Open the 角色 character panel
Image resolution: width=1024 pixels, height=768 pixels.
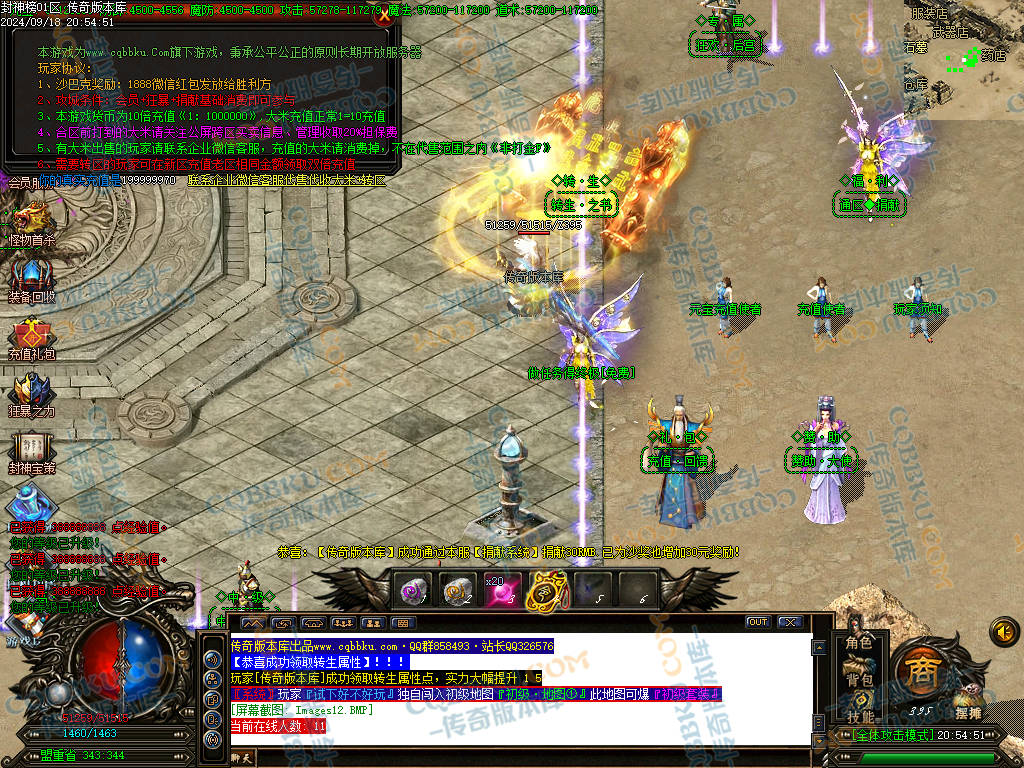[859, 643]
